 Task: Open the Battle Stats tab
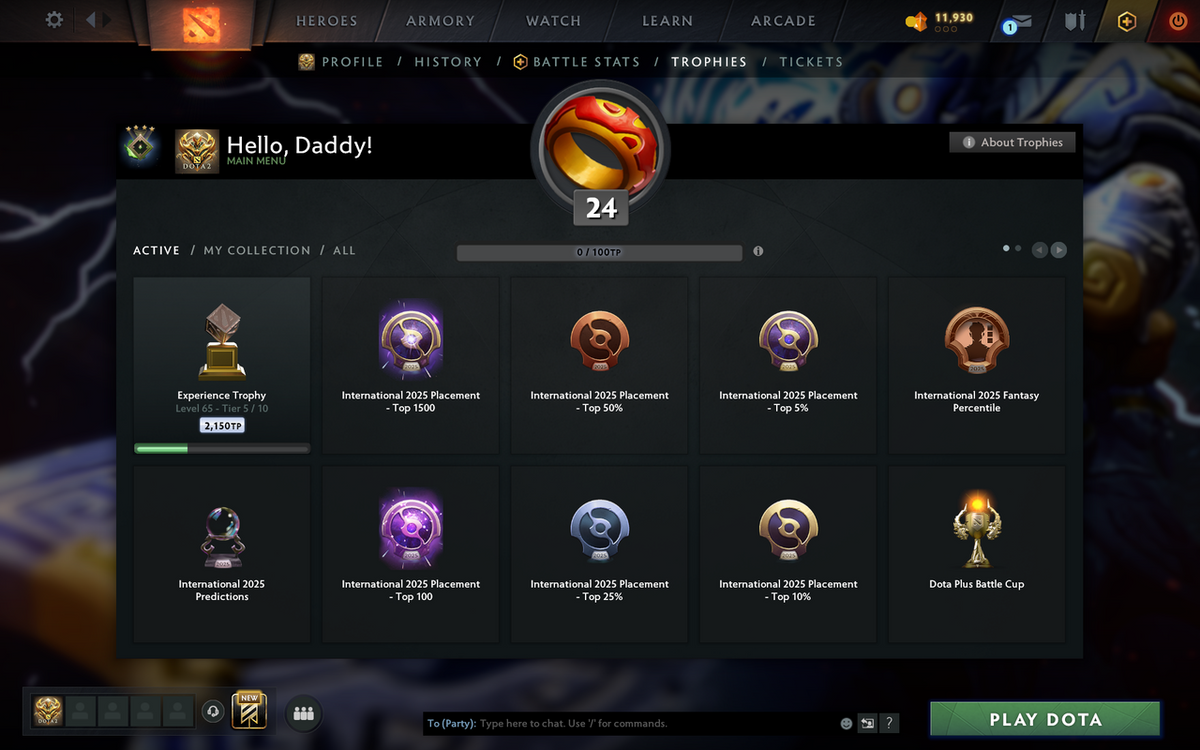[586, 62]
